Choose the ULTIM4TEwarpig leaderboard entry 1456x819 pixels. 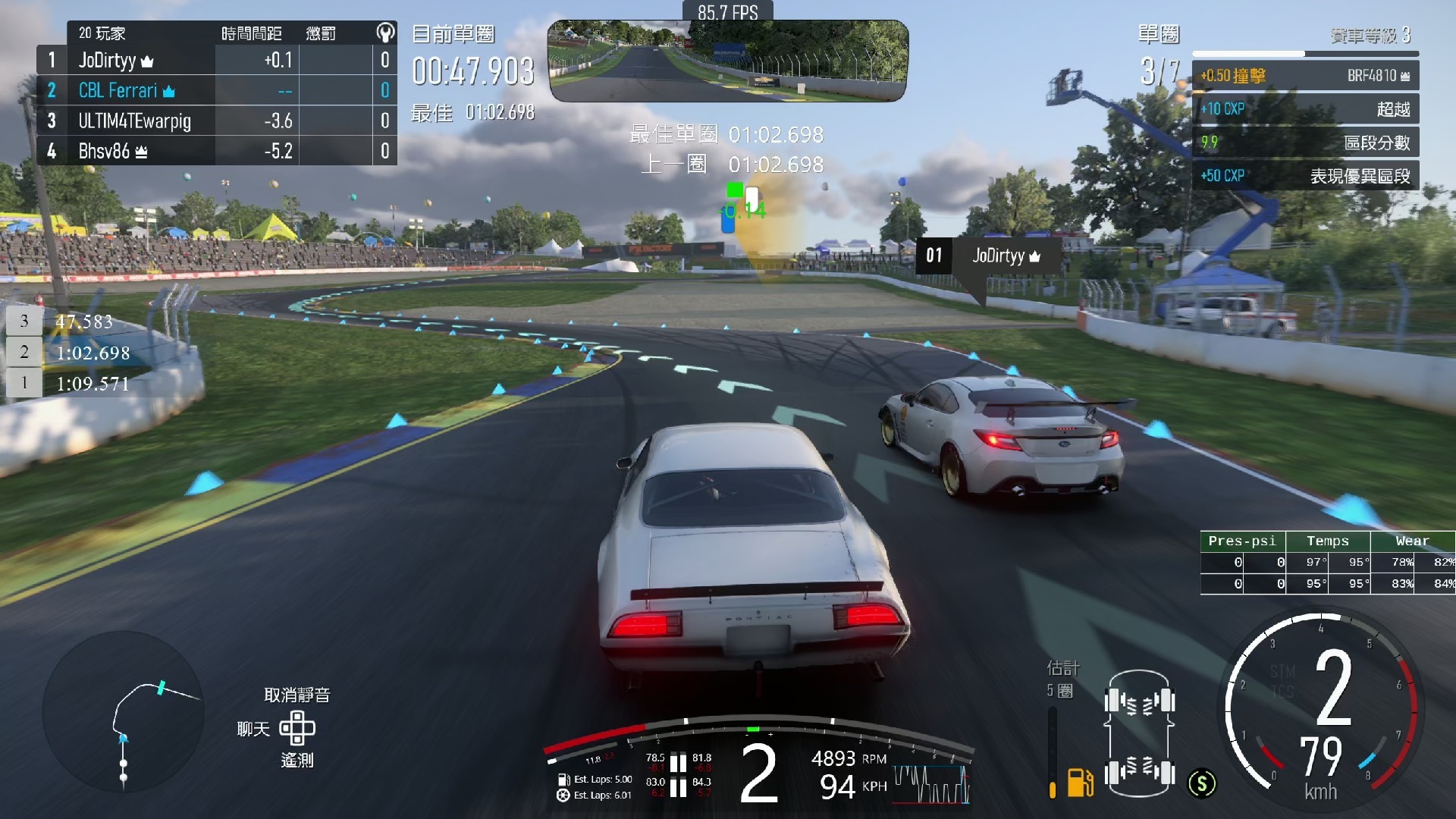216,121
